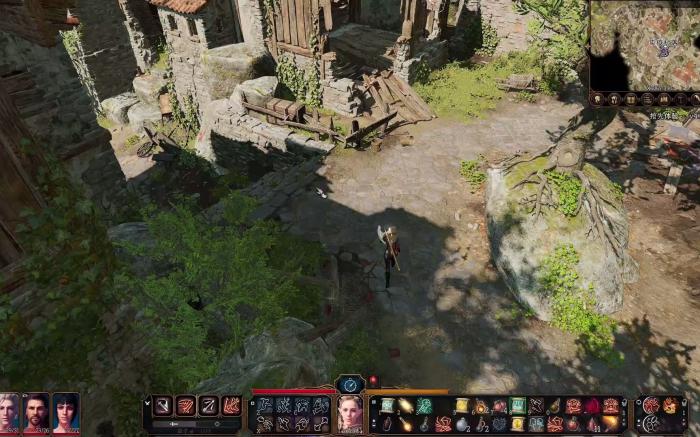Select the green-framed scroll slot
This screenshot has height=437, width=700.
coord(517,405)
